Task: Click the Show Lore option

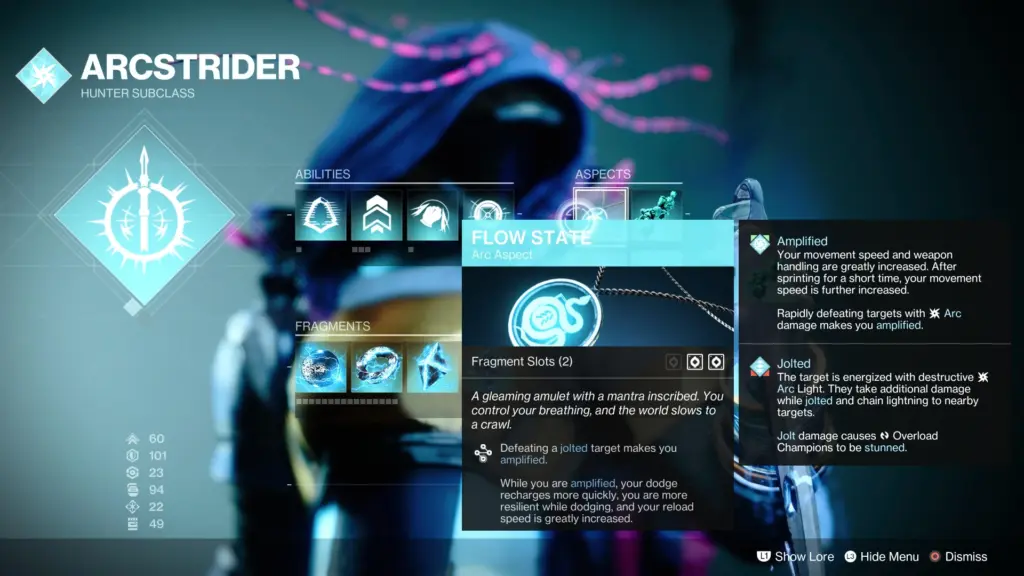Action: [x=795, y=556]
